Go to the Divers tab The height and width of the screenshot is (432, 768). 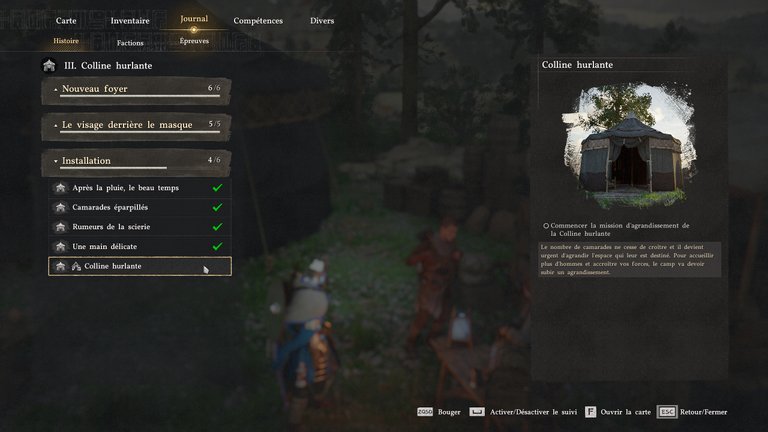(x=322, y=20)
